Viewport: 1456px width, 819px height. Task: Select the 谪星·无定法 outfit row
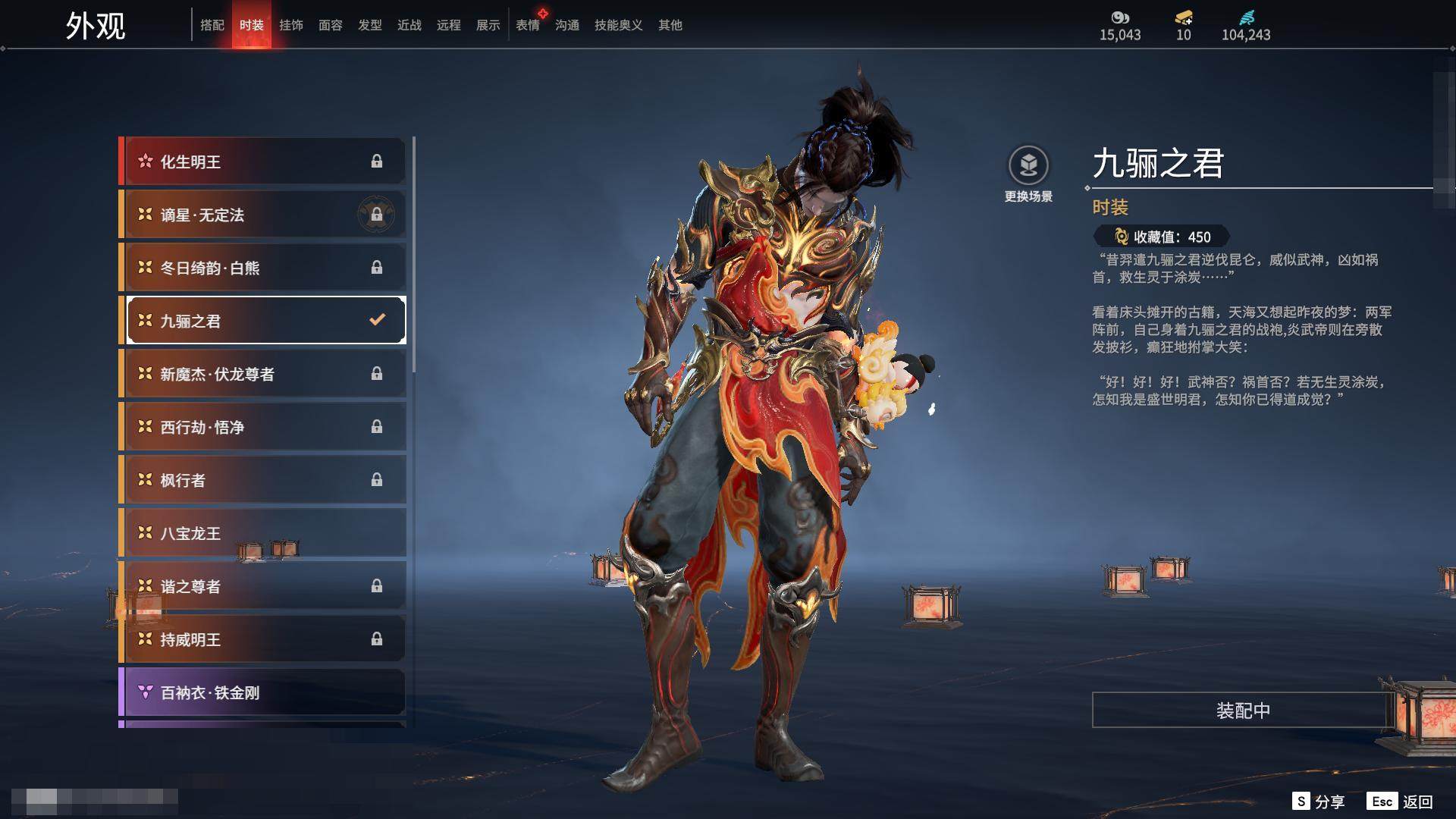click(262, 215)
